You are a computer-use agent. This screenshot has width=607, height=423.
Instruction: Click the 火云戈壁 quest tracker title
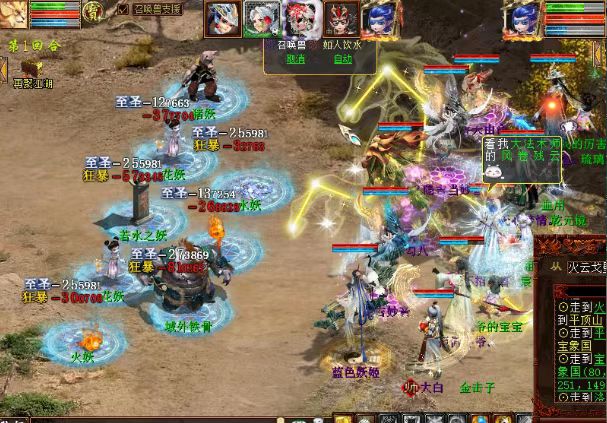coord(586,267)
